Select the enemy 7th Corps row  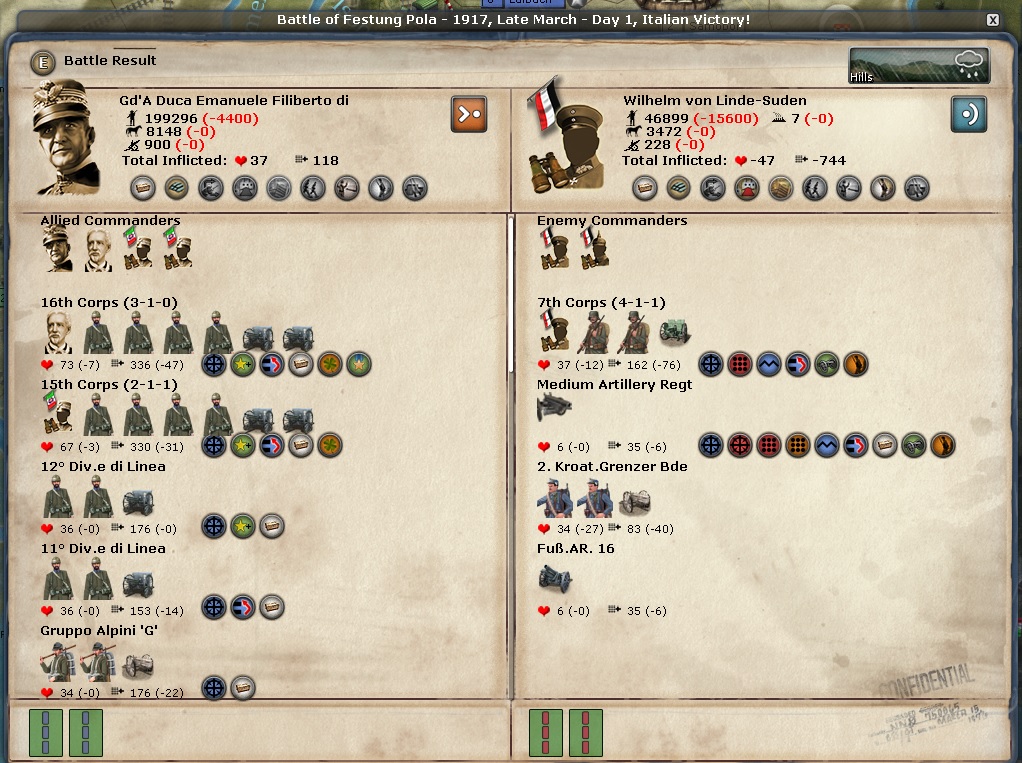click(600, 303)
